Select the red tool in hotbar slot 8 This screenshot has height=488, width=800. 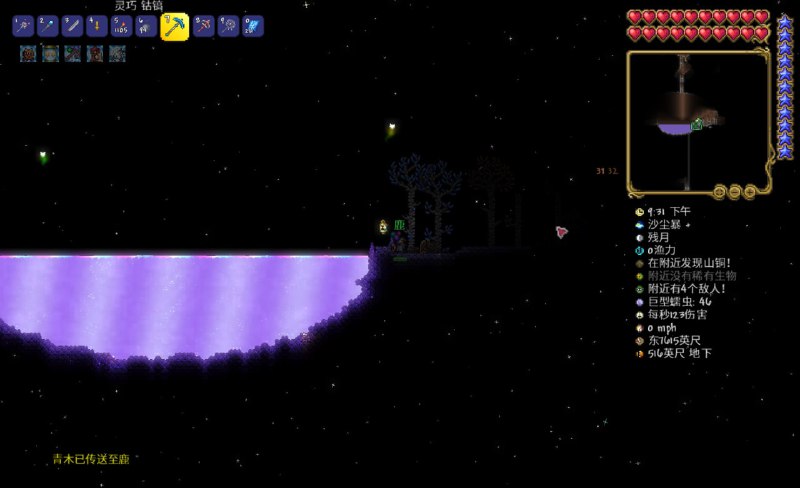[204, 26]
